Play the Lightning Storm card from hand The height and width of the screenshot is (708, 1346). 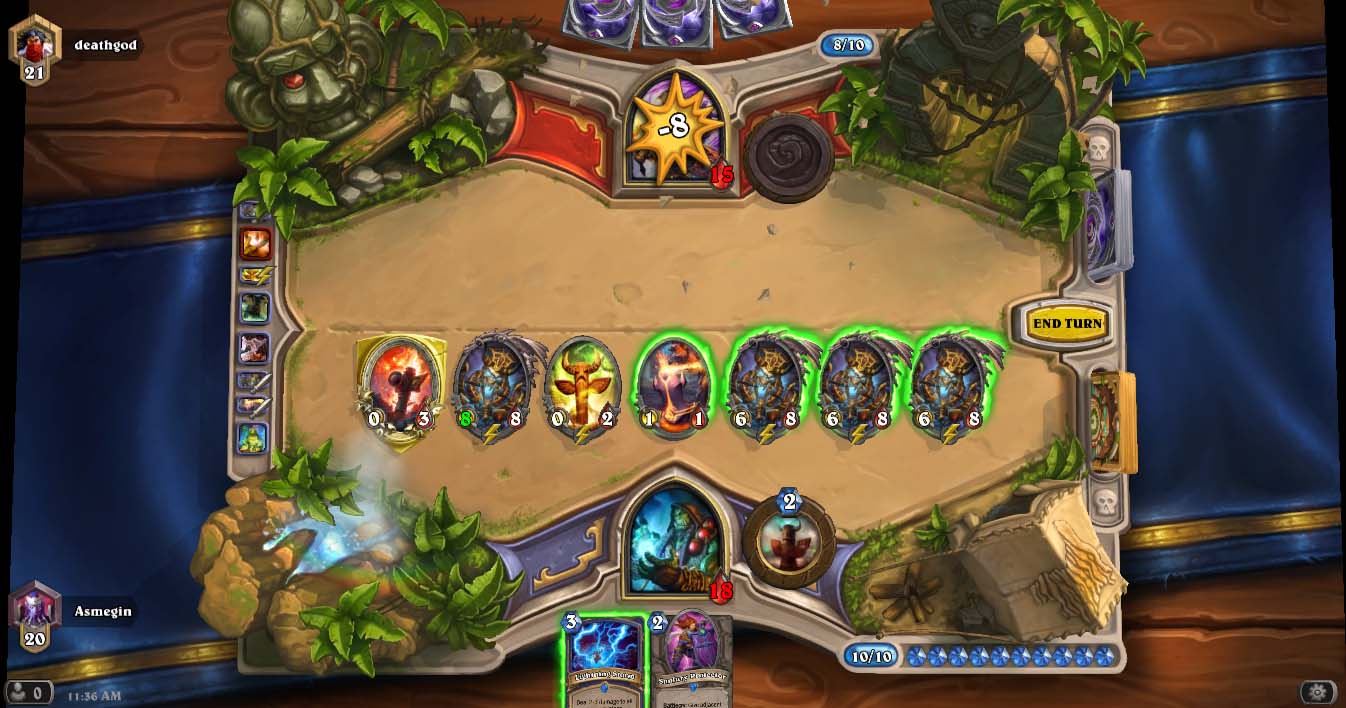603,658
